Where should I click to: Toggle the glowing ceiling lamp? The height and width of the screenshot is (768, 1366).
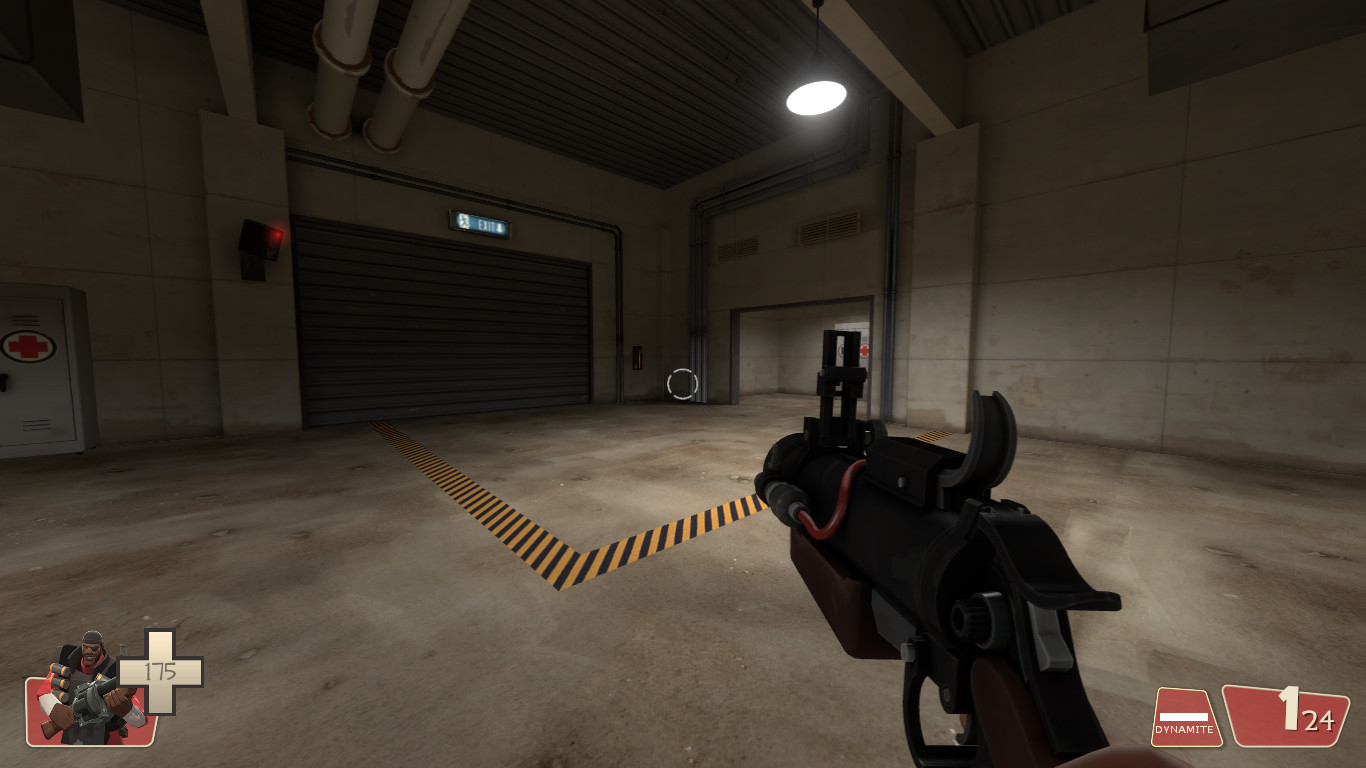coord(815,95)
